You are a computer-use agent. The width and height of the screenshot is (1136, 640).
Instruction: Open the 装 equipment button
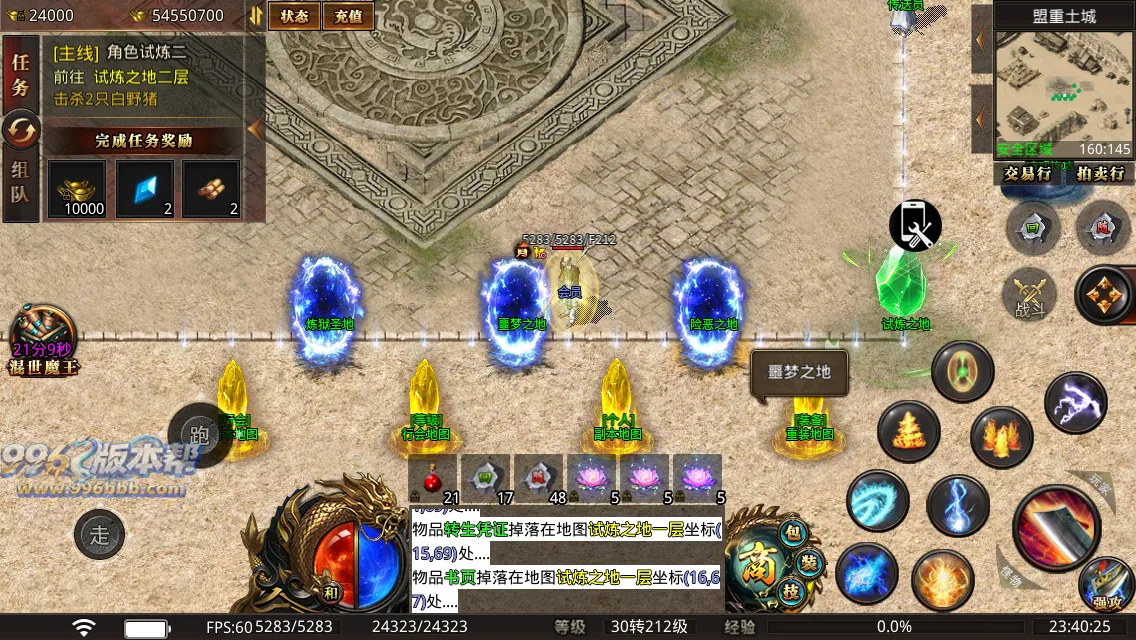click(x=809, y=563)
